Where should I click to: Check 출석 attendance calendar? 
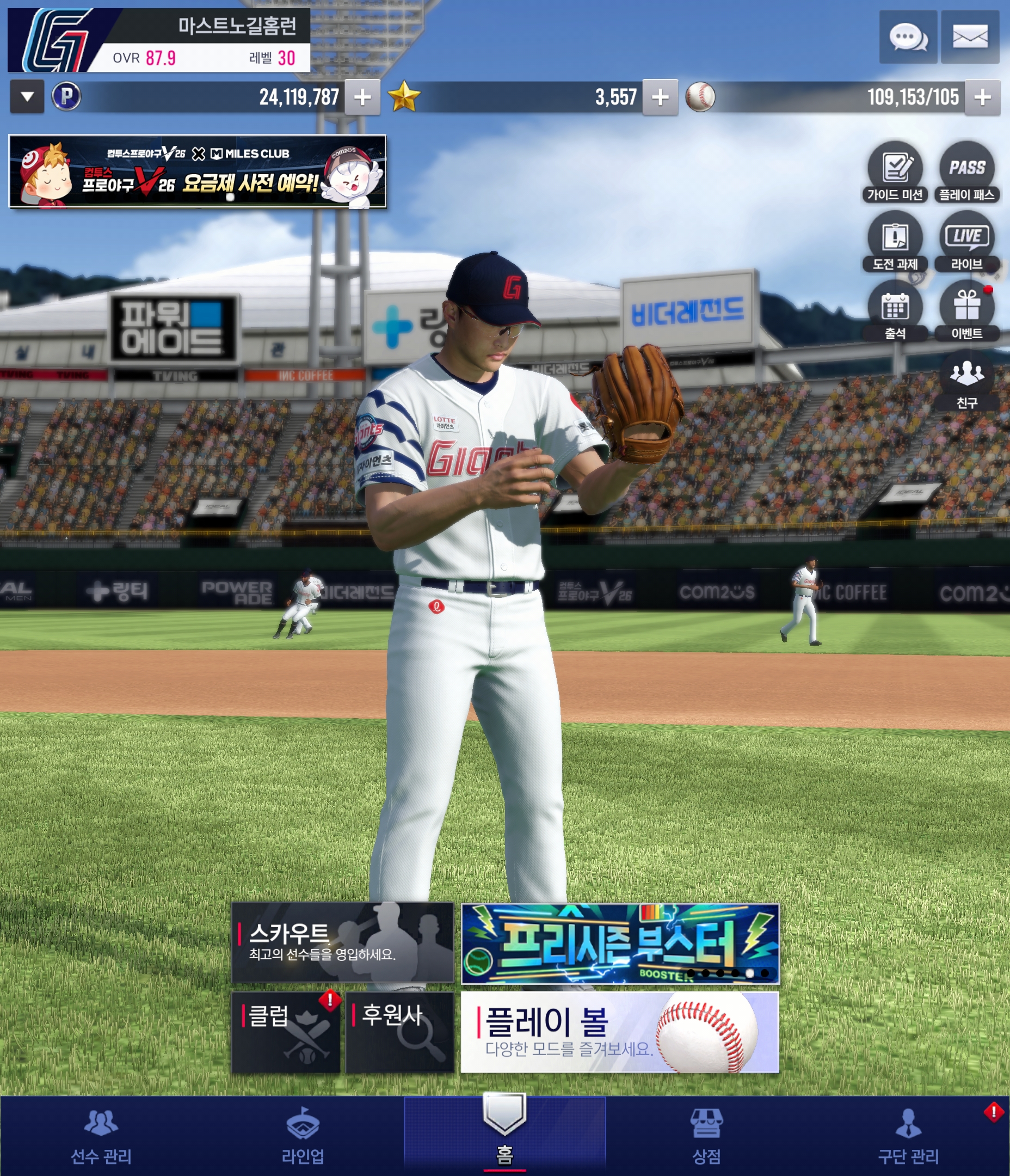coord(895,310)
